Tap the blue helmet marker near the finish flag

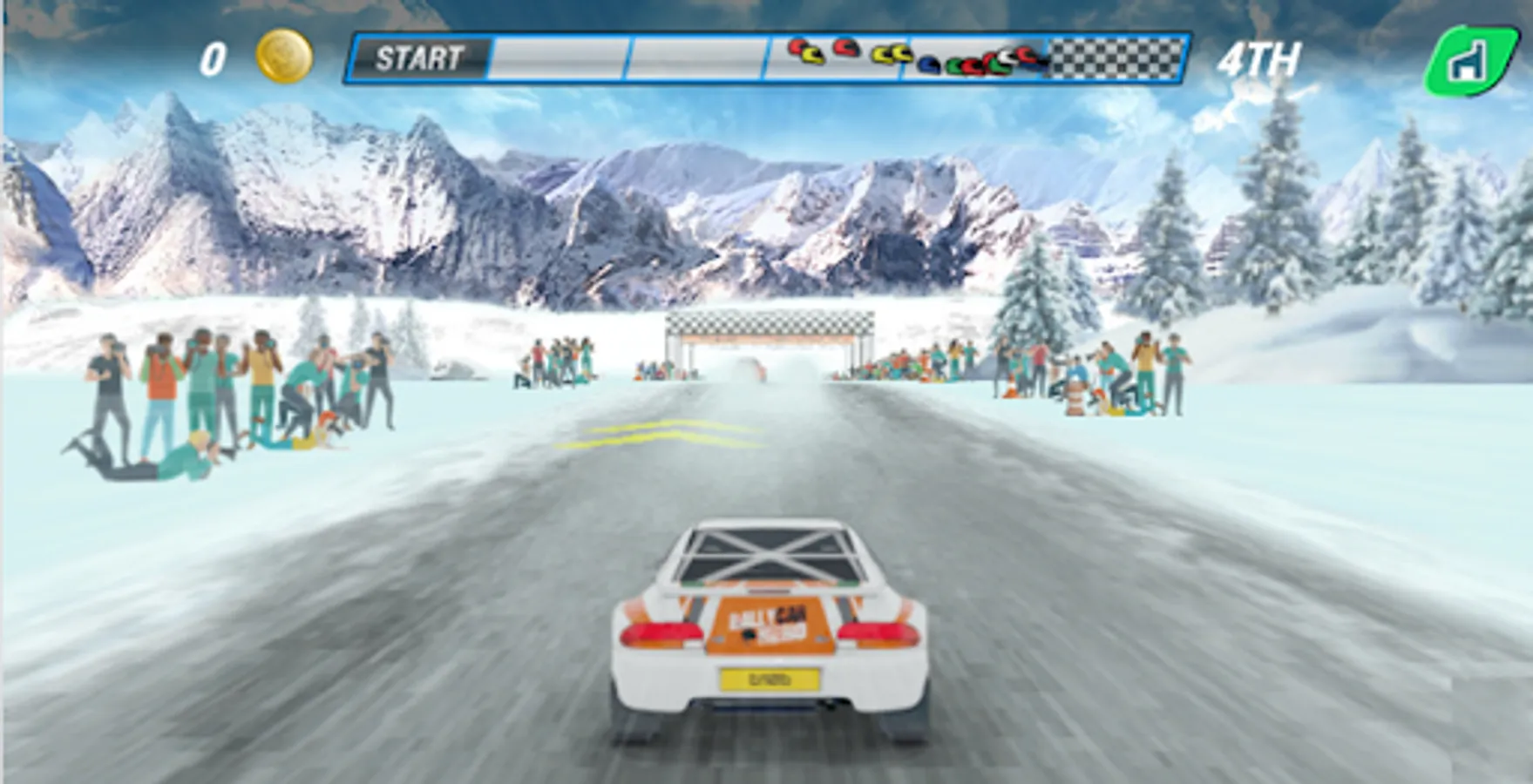coord(929,64)
